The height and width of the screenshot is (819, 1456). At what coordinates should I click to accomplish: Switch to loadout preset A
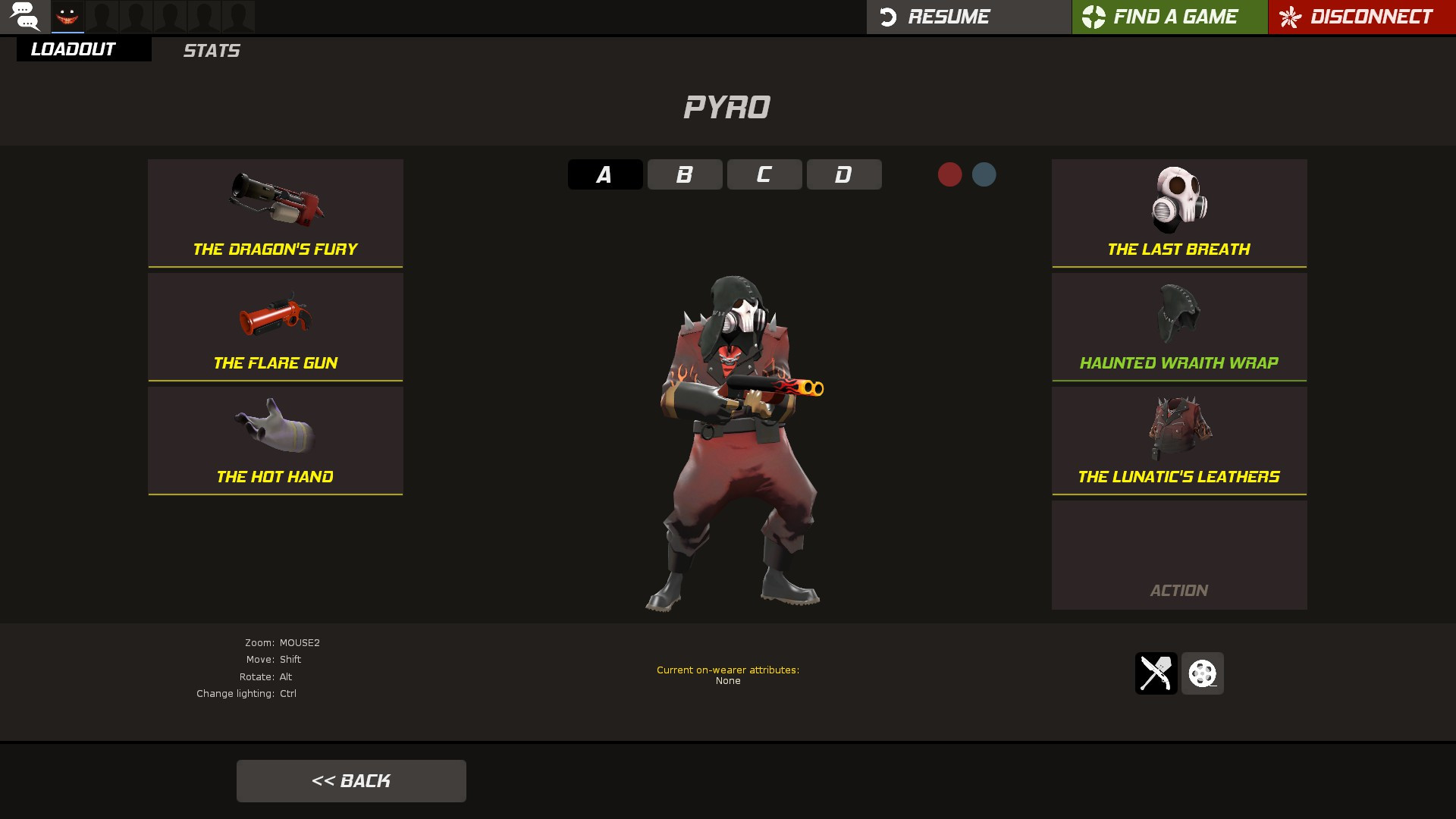tap(604, 174)
